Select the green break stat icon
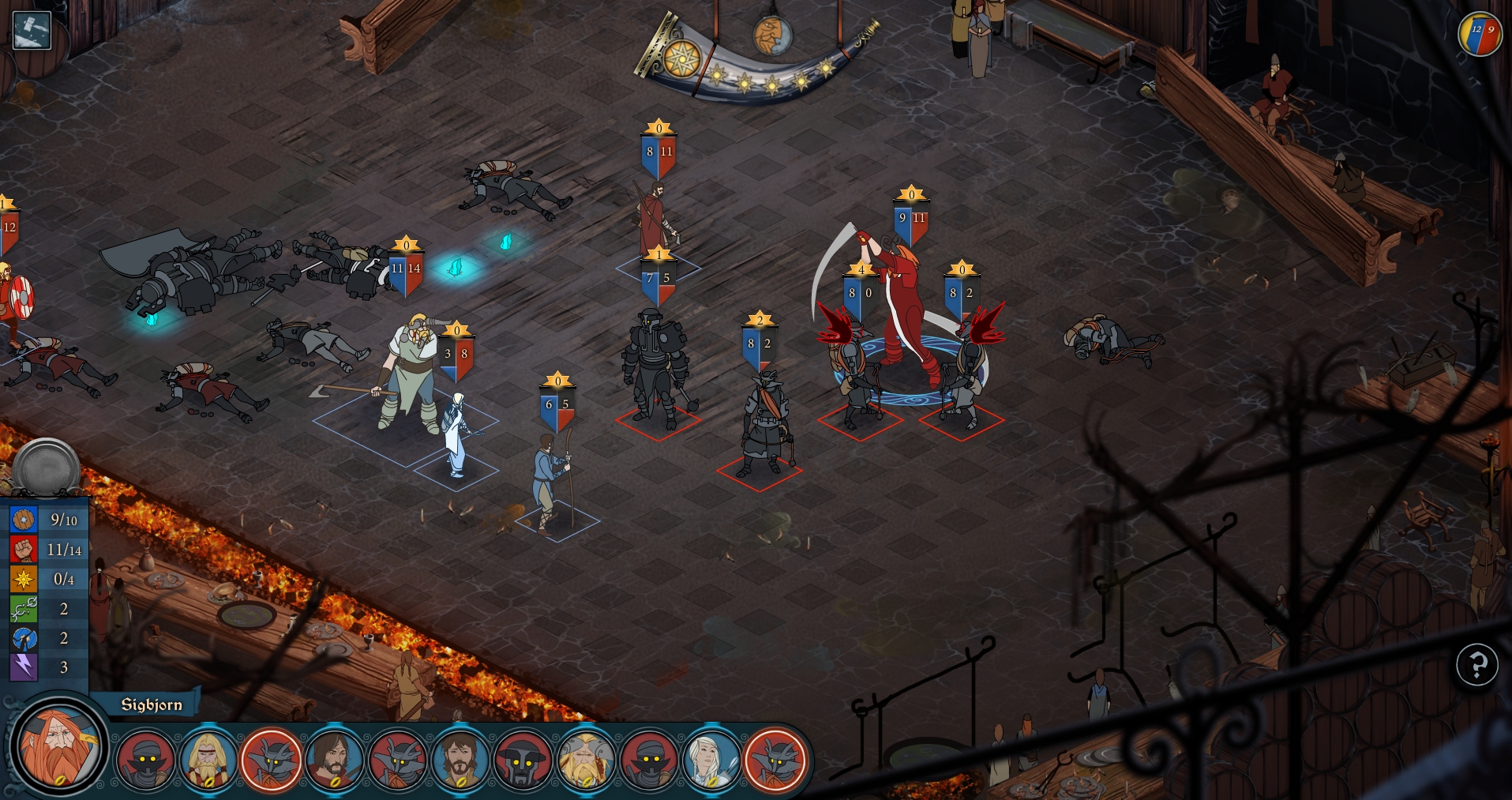 [22, 609]
